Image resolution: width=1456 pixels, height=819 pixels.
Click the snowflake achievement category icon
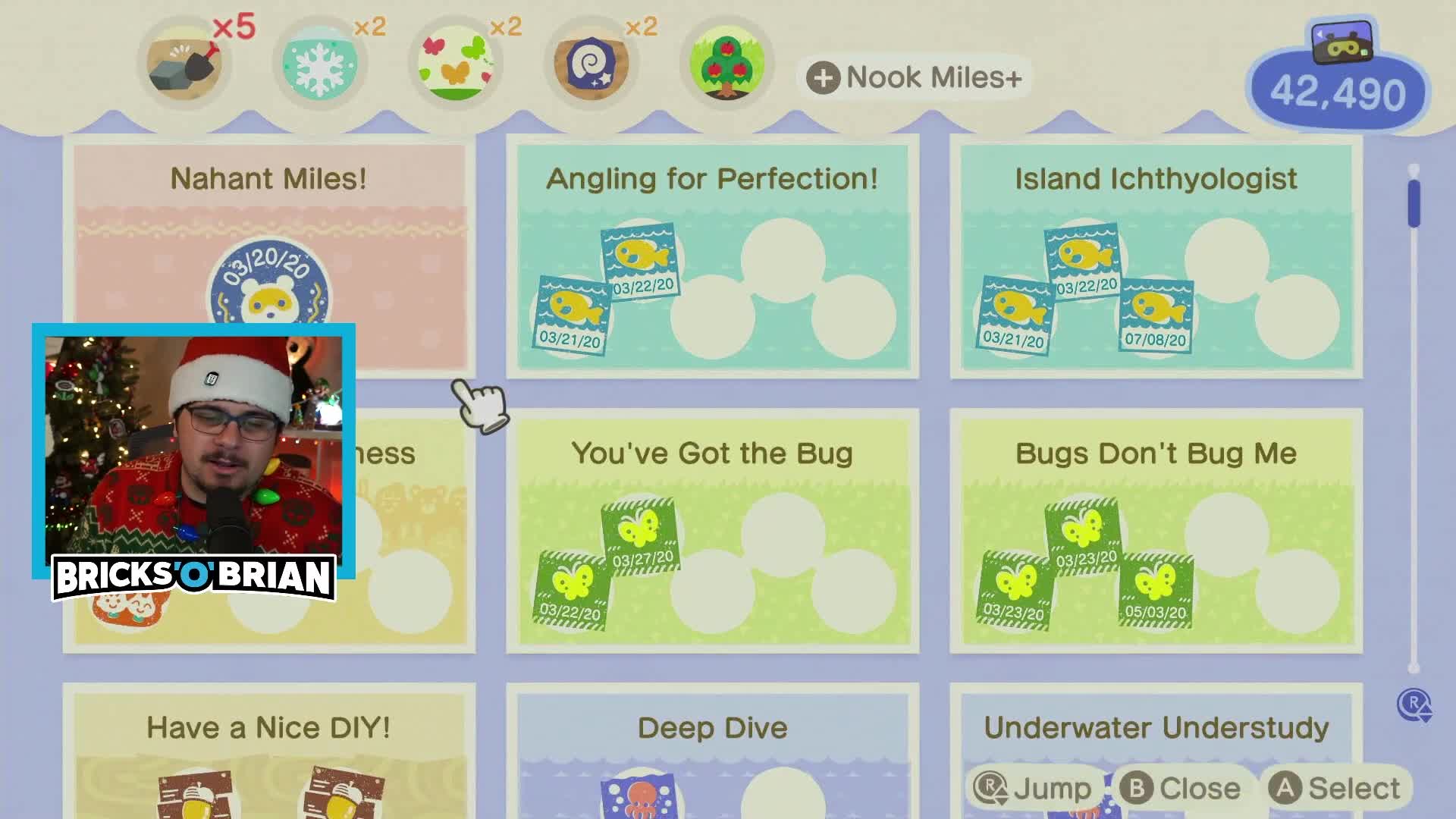(320, 64)
